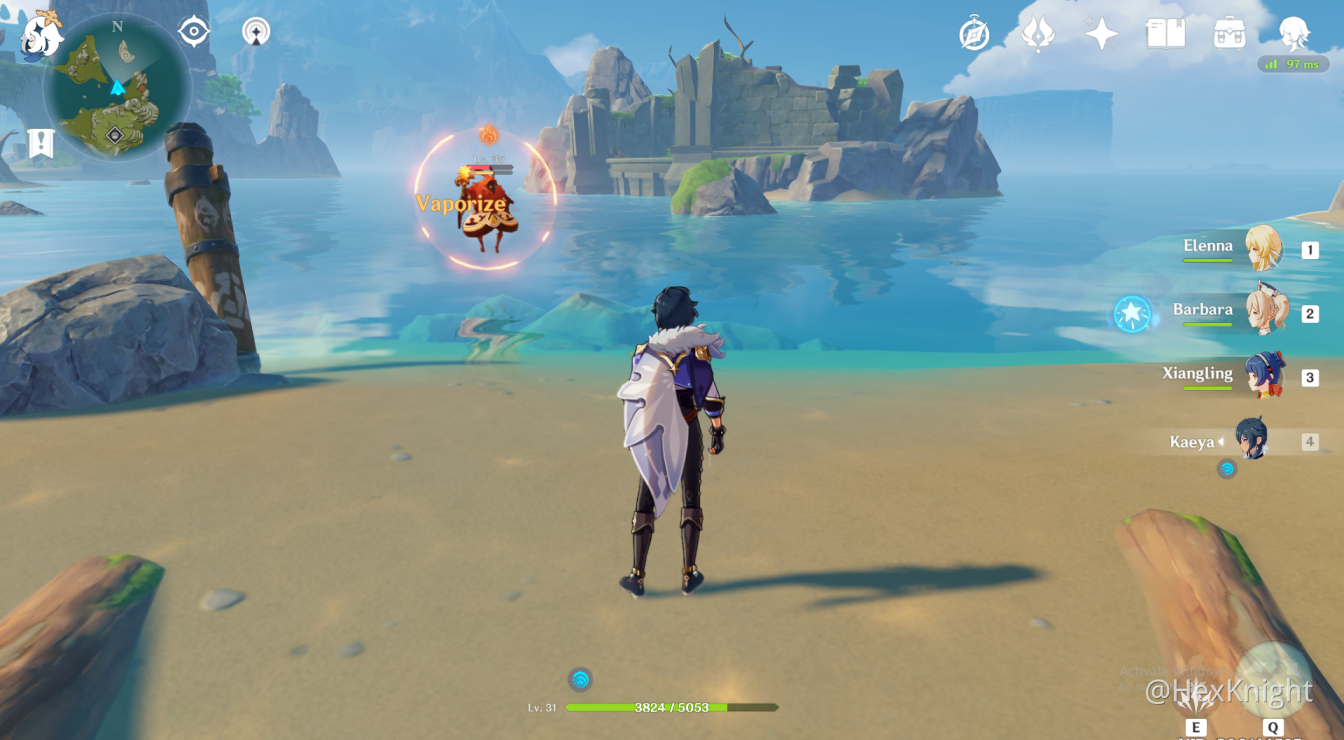The width and height of the screenshot is (1344, 740).
Task: Open the Wish star icon
Action: pos(1101,34)
